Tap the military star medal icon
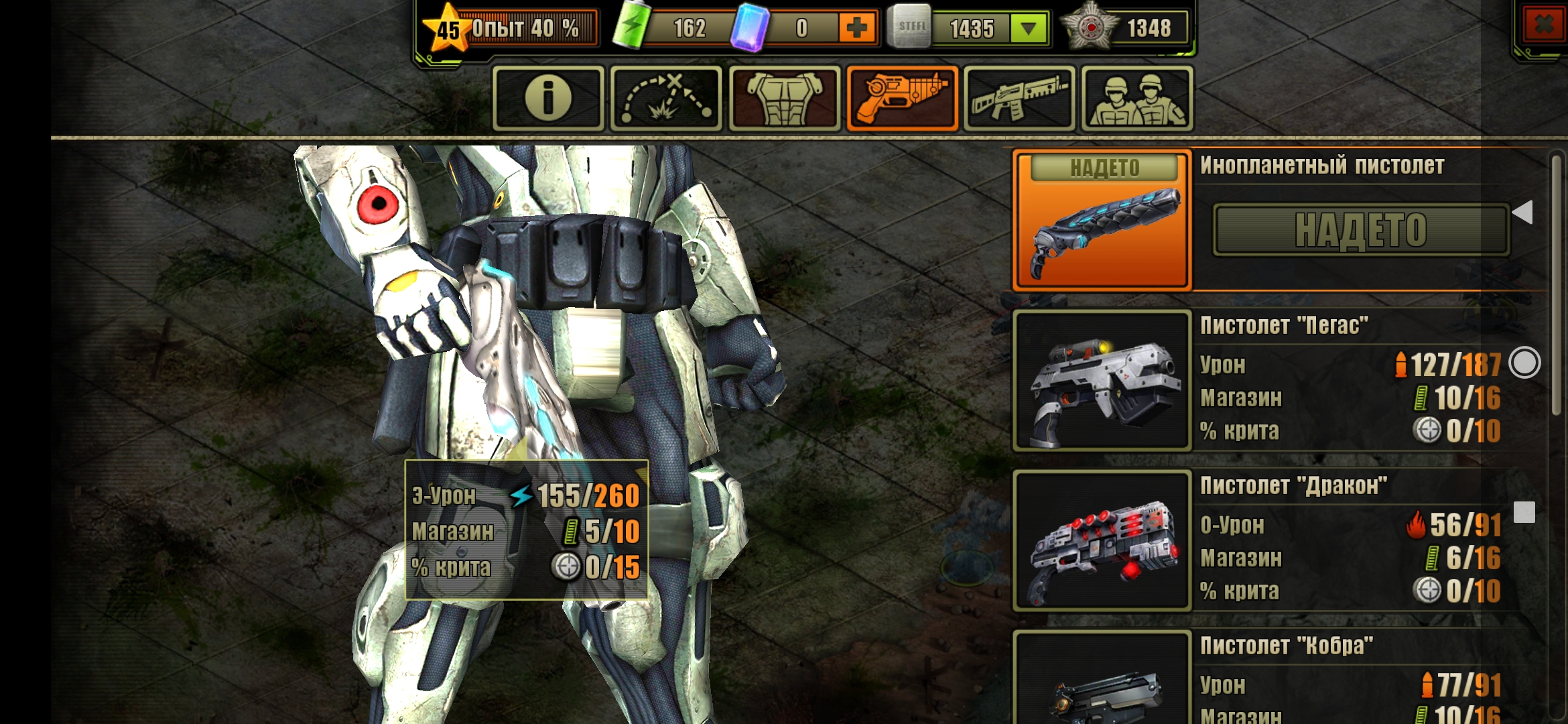The height and width of the screenshot is (724, 1568). click(1090, 28)
